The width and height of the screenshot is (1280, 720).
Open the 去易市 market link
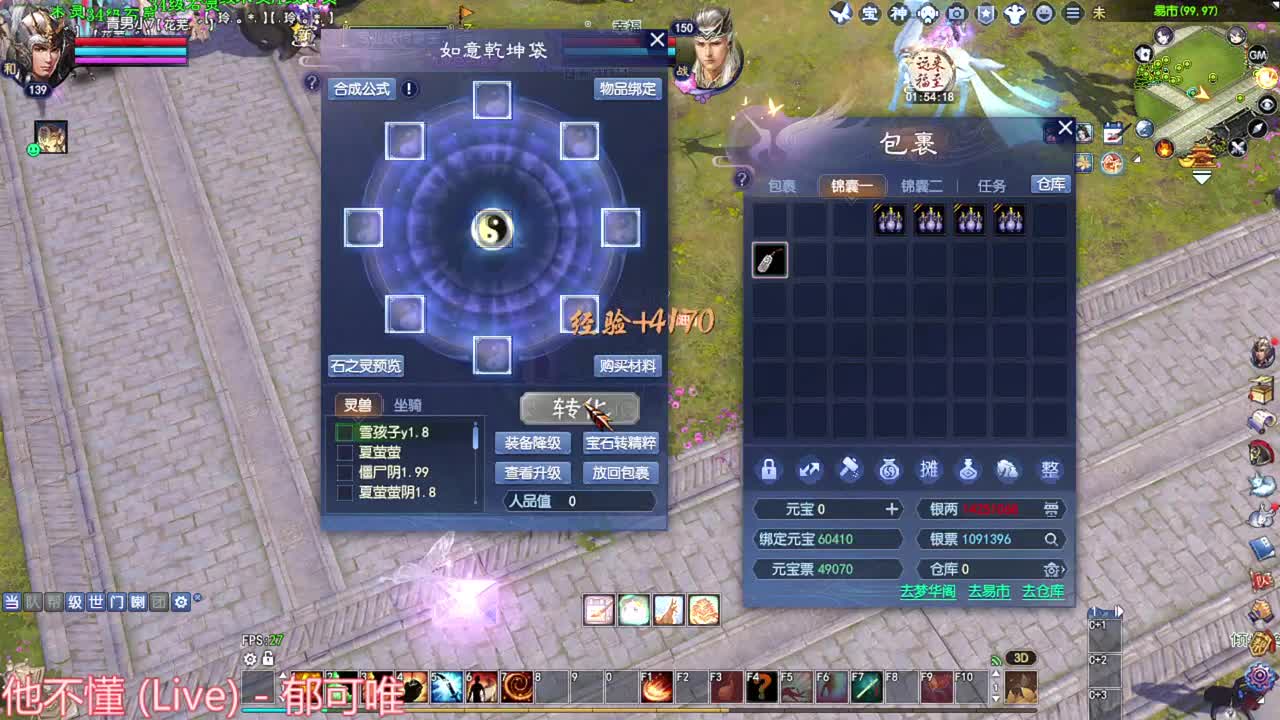click(x=988, y=591)
